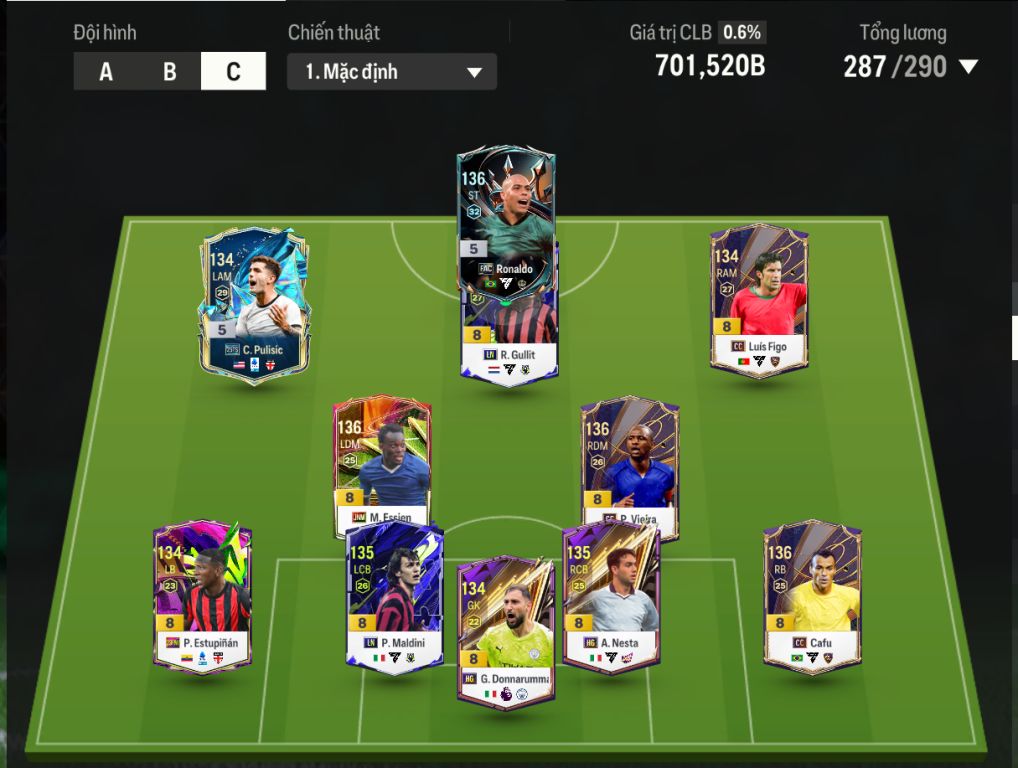The width and height of the screenshot is (1018, 768).
Task: Switch to squad tab A
Action: pyautogui.click(x=106, y=72)
